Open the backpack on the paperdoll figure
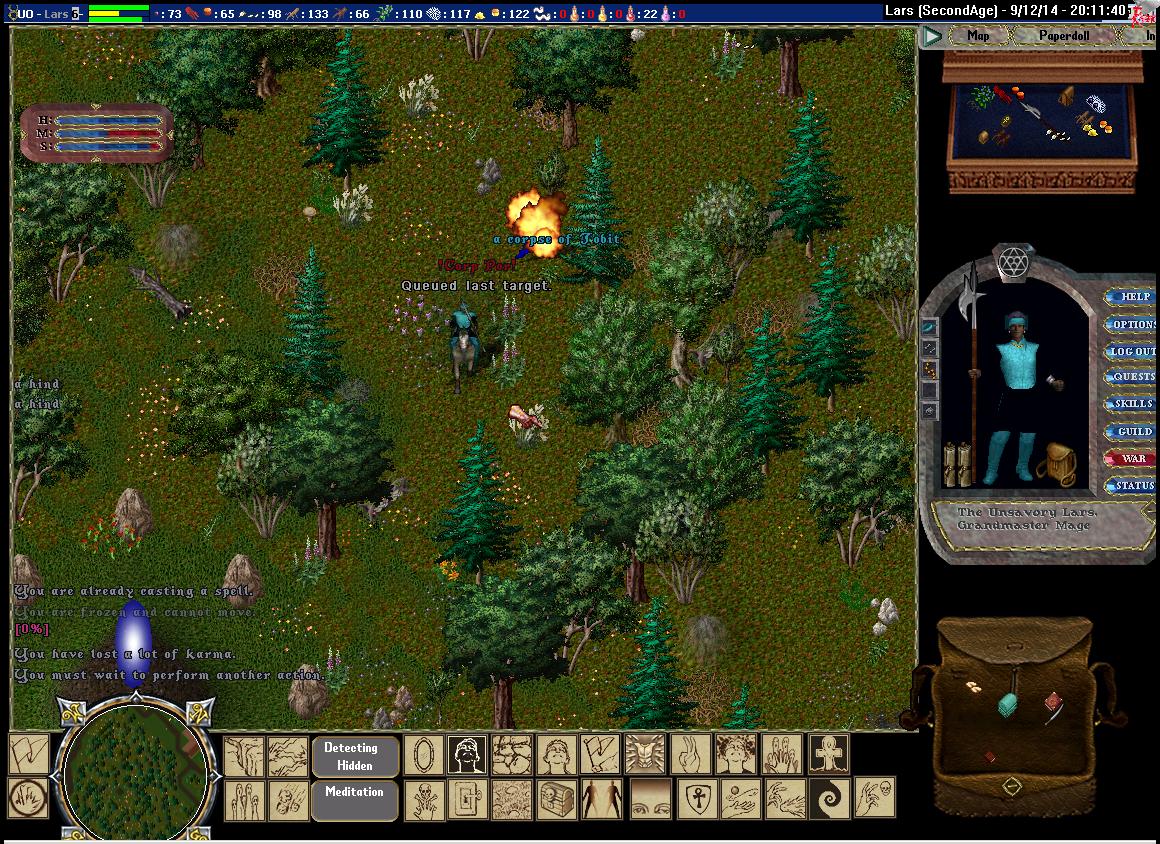The height and width of the screenshot is (844, 1160). [x=1055, y=464]
